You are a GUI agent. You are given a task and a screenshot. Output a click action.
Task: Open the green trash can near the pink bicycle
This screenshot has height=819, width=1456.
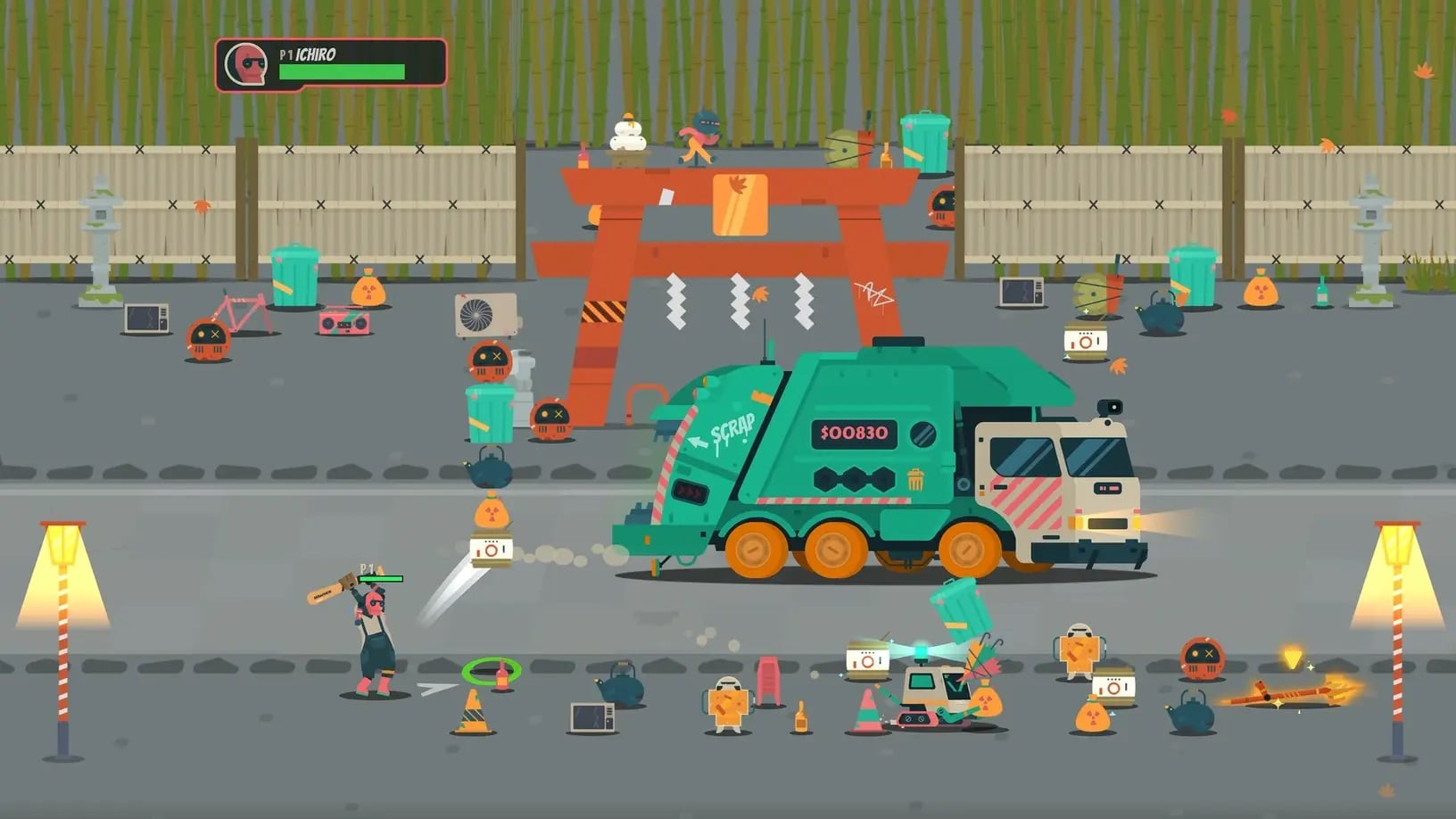[297, 277]
